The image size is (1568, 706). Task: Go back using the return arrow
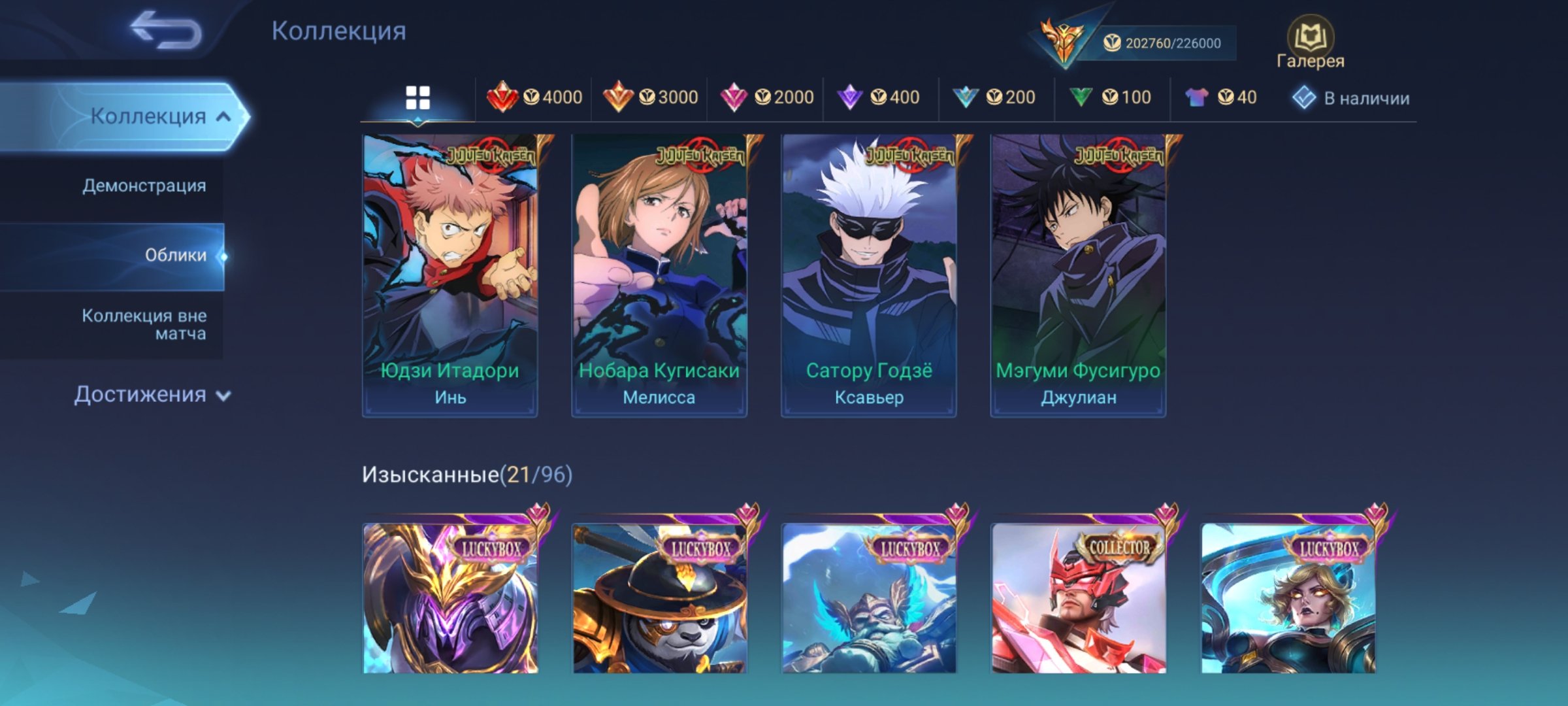coord(166,31)
